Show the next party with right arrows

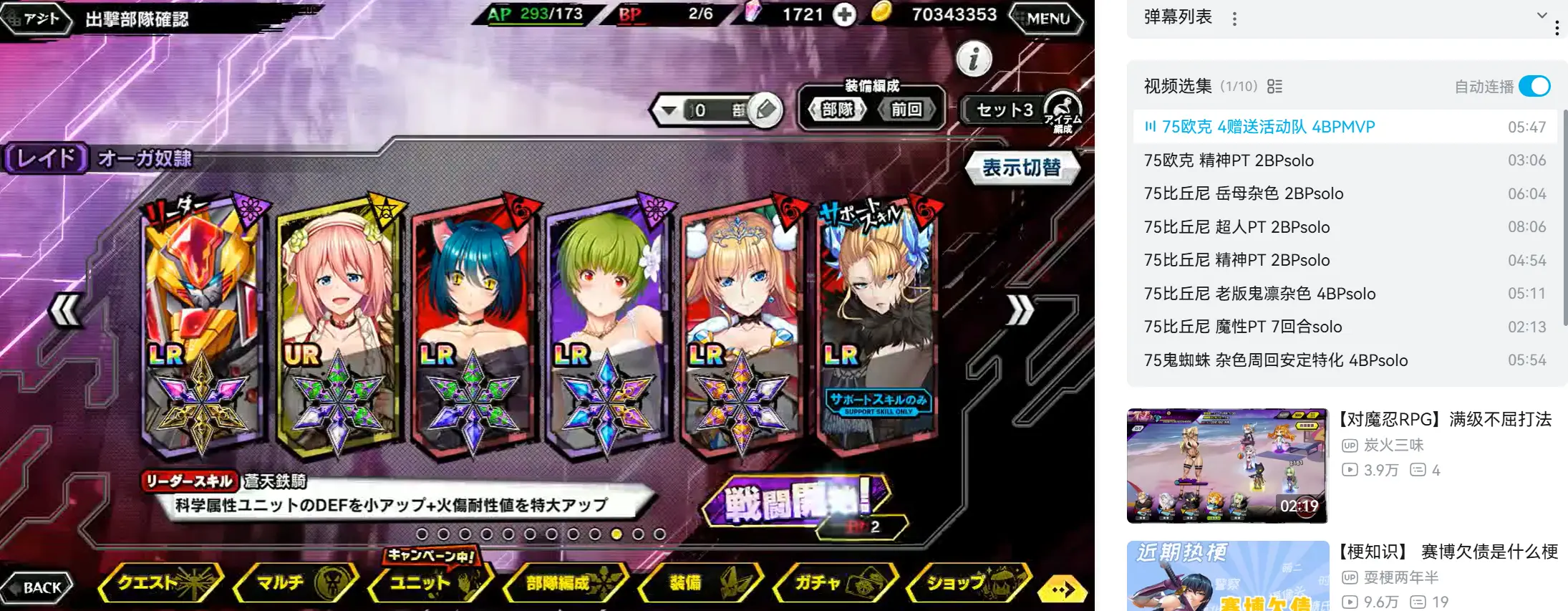pyautogui.click(x=1020, y=311)
